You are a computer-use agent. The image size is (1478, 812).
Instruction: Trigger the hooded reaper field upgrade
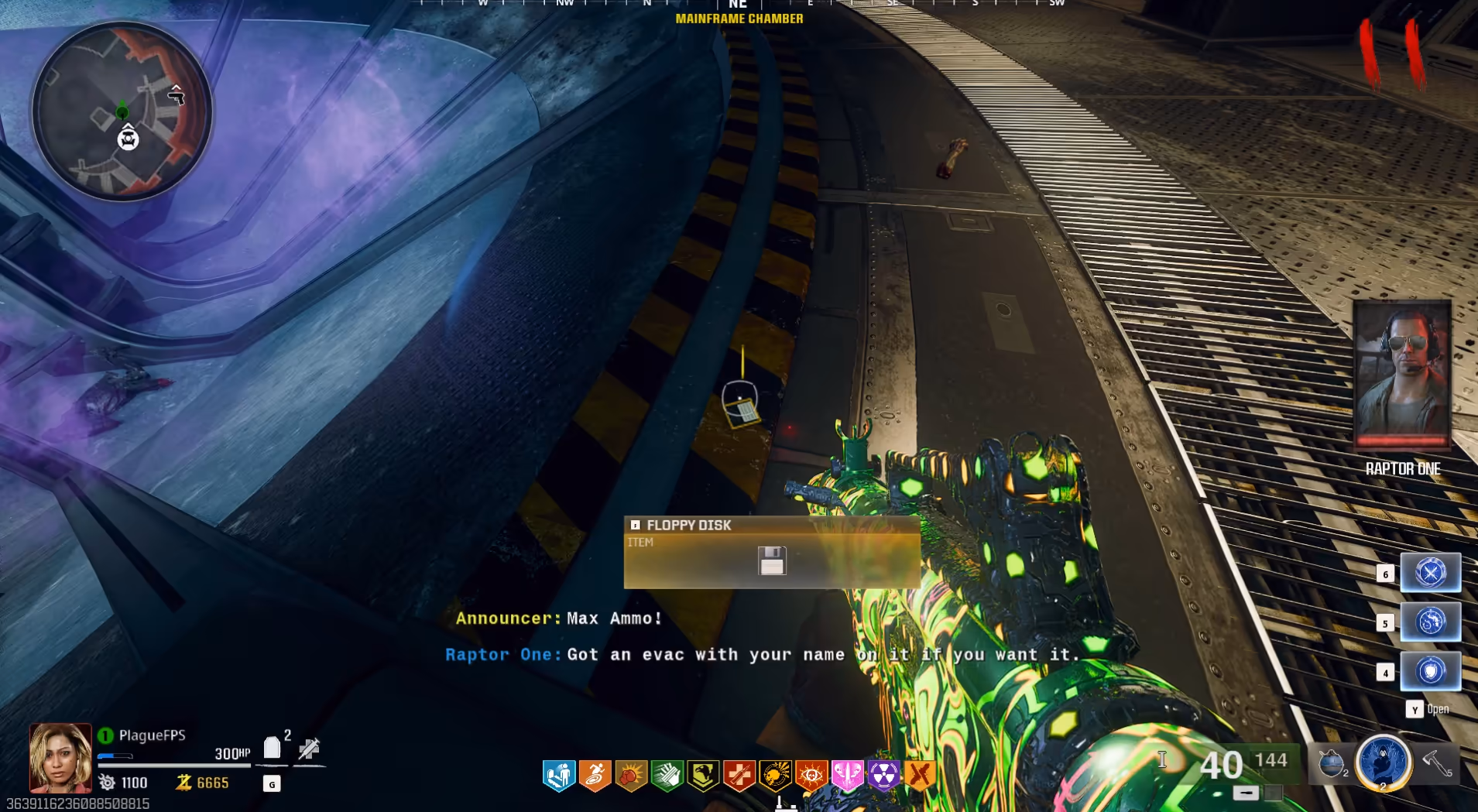1384,762
